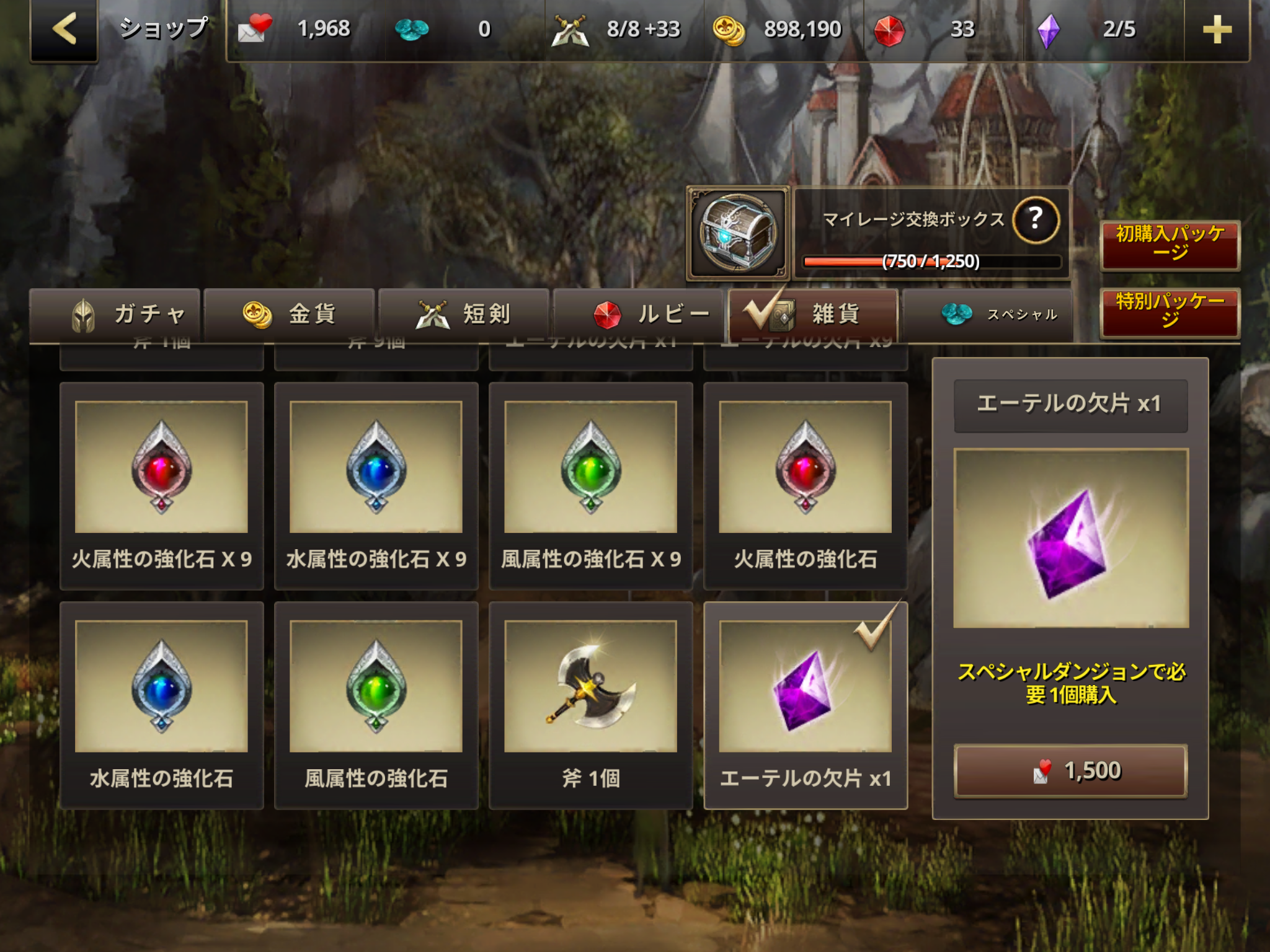This screenshot has width=1270, height=952.
Task: Choose the 雑貨 tab
Action: [813, 315]
